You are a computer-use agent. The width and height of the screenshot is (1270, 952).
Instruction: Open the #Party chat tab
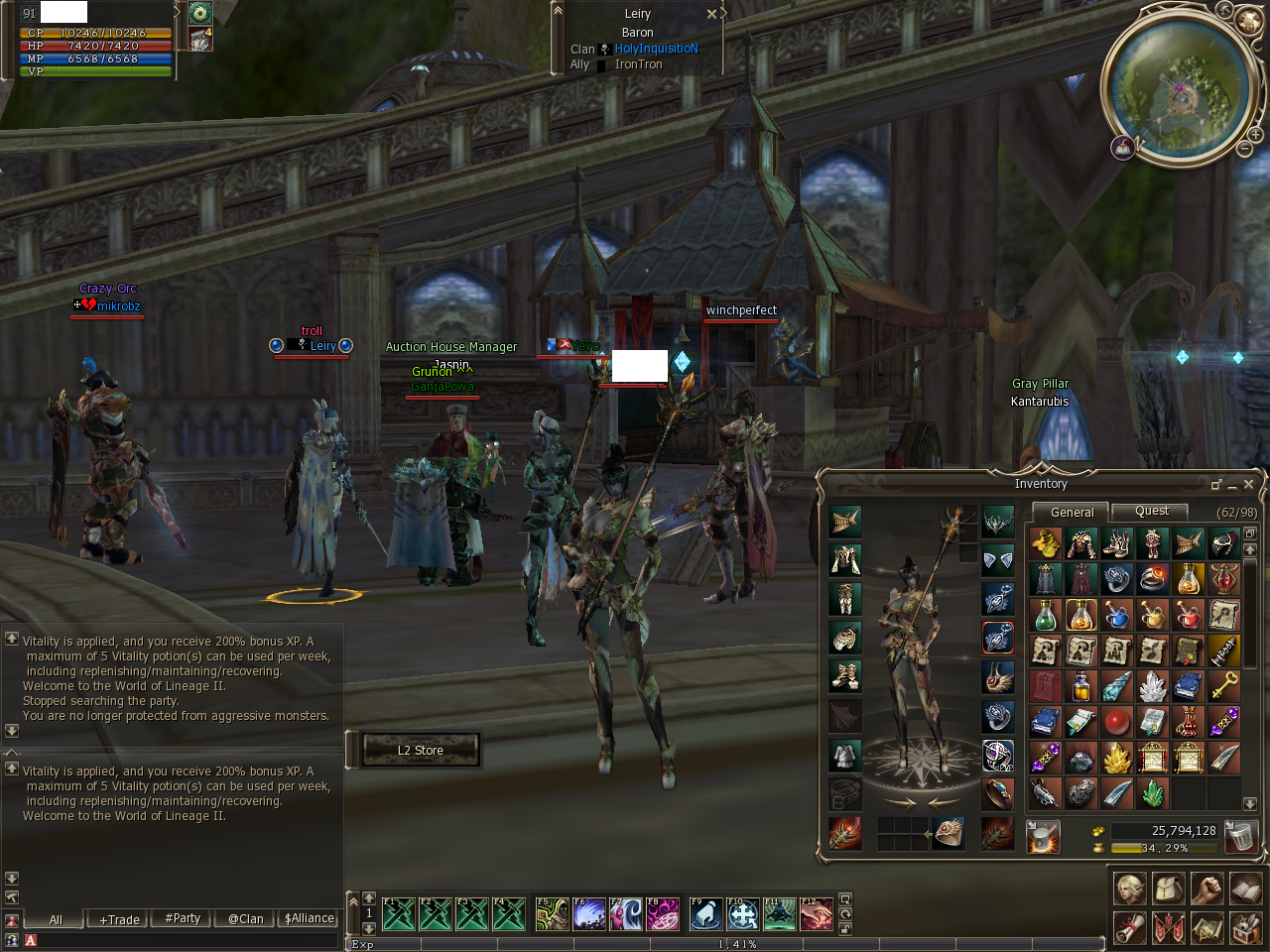coord(183,919)
